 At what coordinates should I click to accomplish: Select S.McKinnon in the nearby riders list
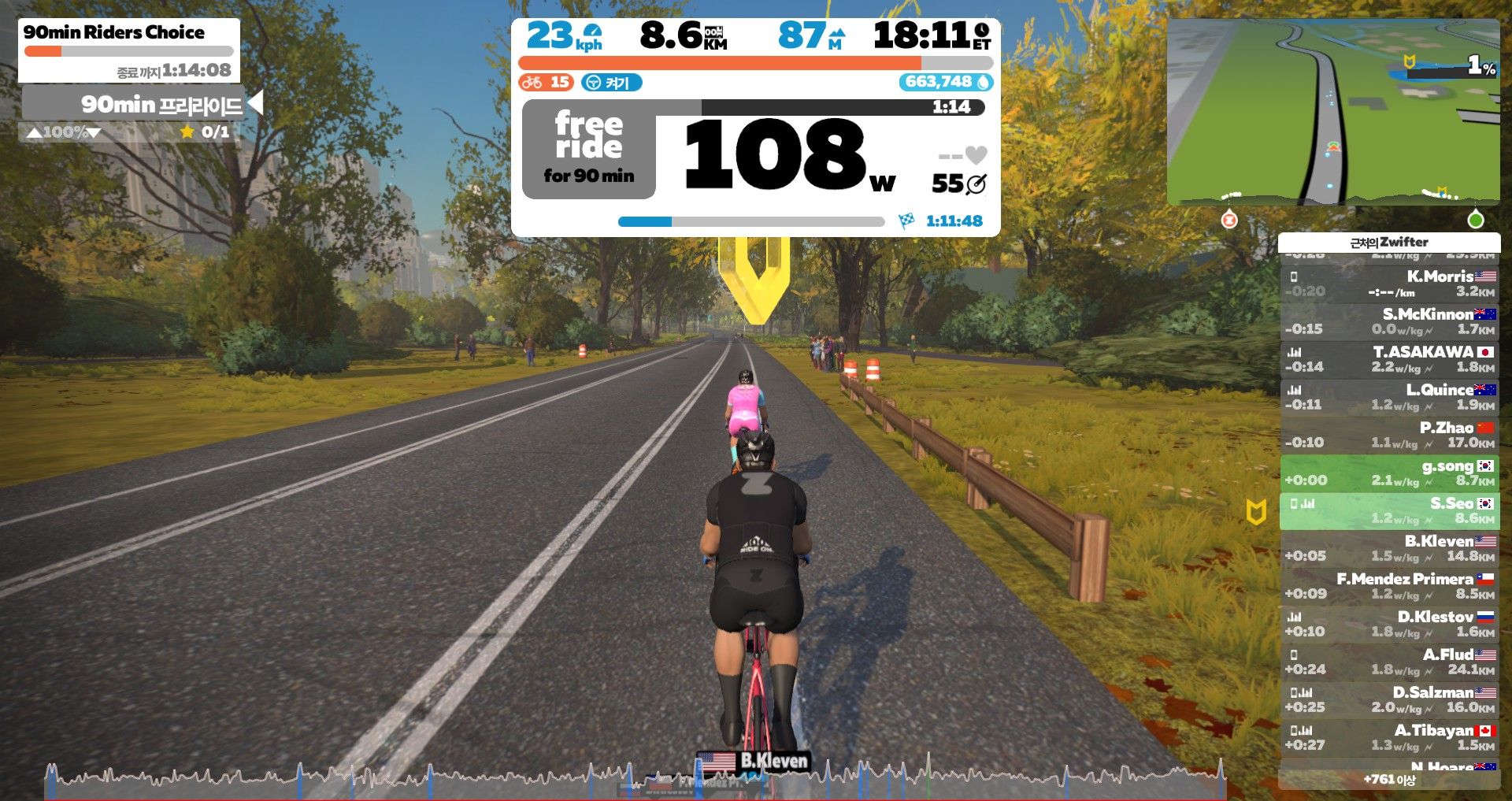pyautogui.click(x=1389, y=321)
